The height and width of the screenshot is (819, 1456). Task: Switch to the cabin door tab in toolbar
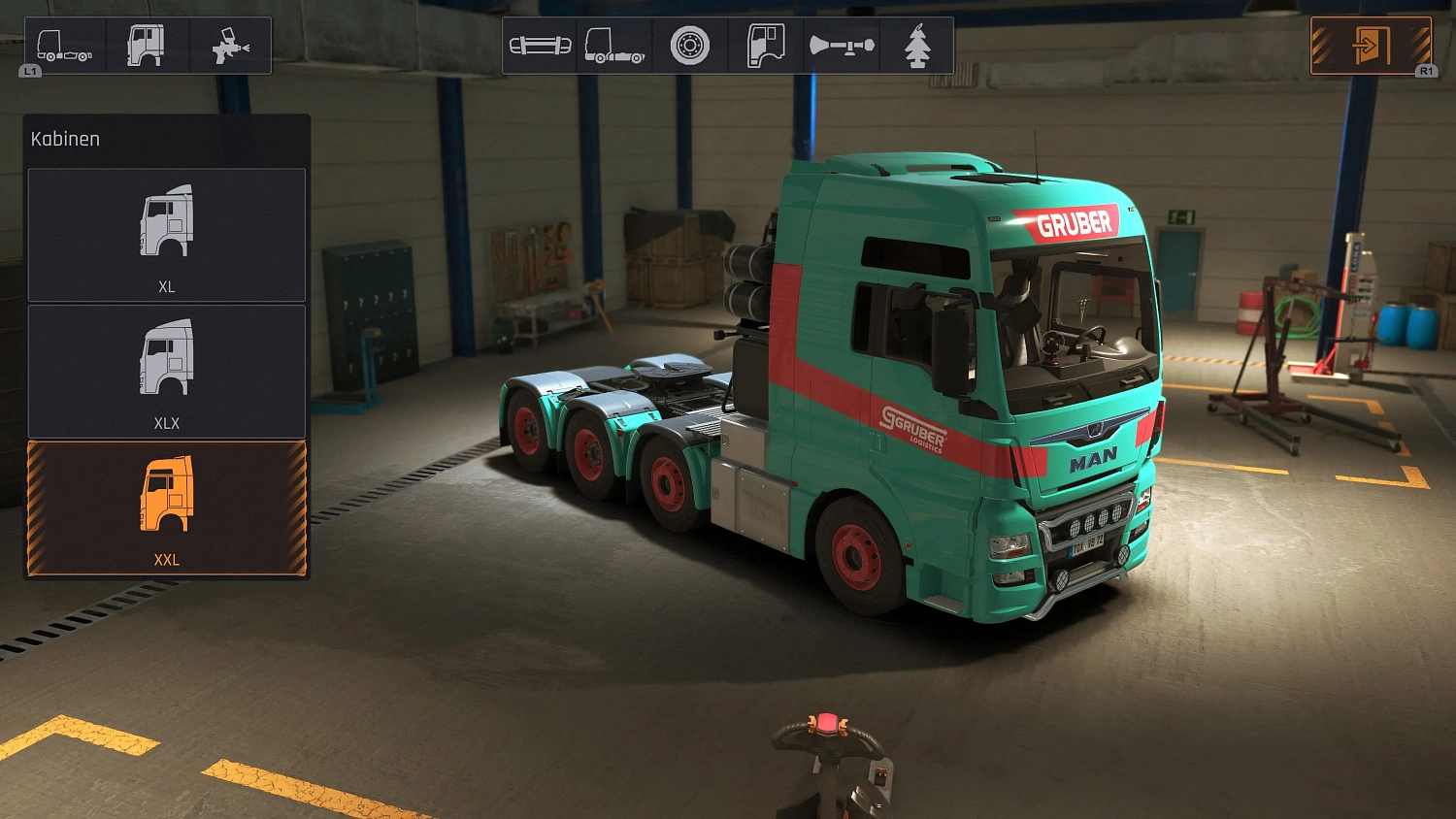click(x=766, y=44)
